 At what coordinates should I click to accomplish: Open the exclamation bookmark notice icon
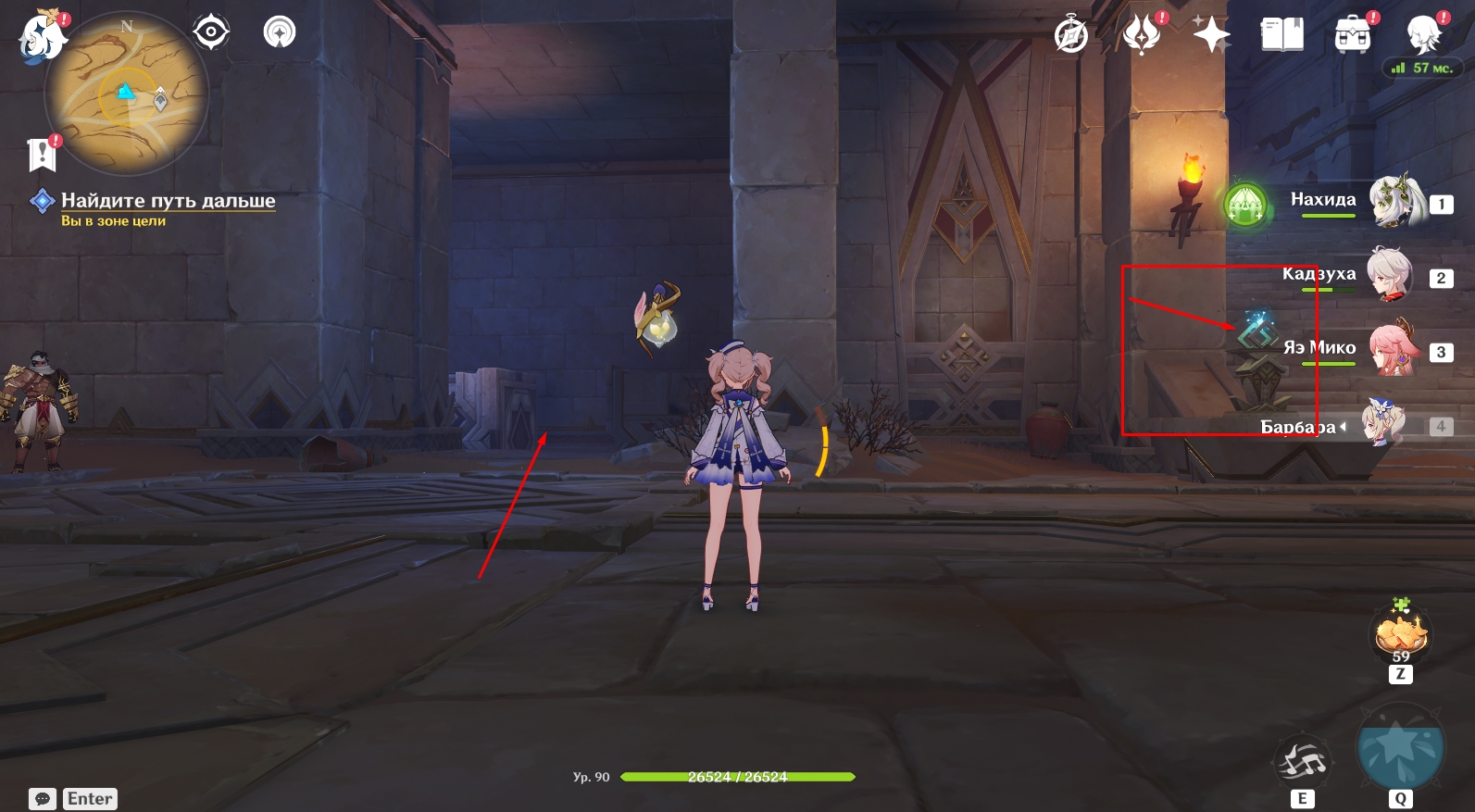coord(43,155)
